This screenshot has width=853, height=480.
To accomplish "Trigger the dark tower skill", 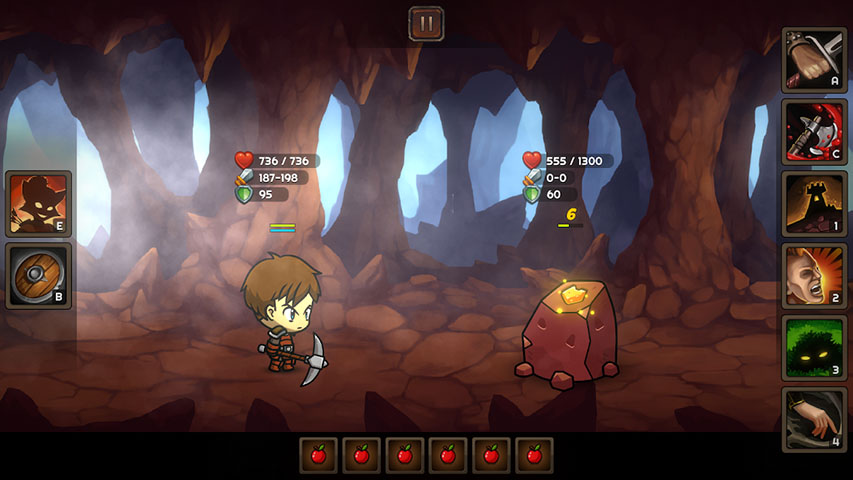I will [814, 204].
